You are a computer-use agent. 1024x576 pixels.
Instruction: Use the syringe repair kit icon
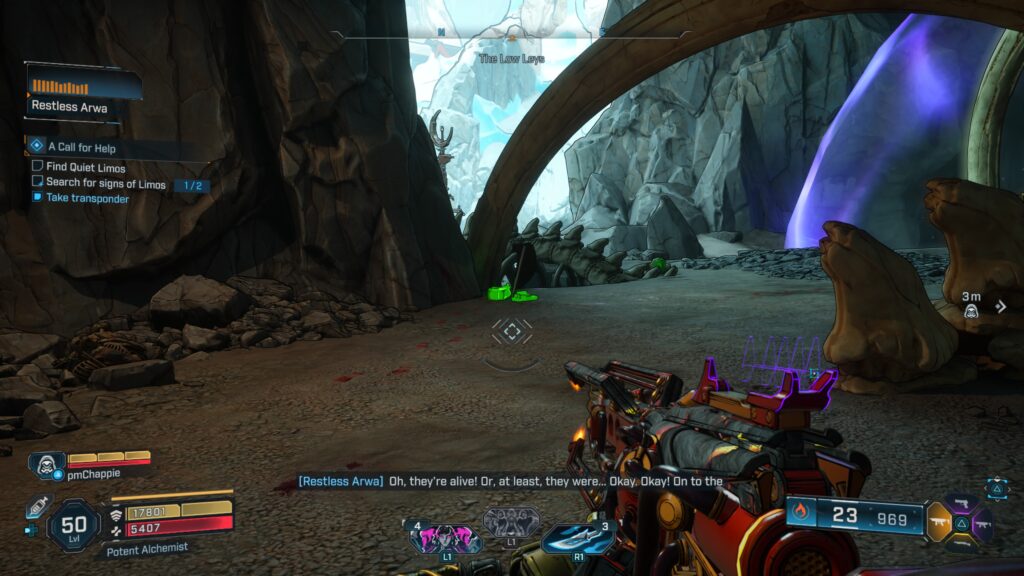click(x=37, y=507)
